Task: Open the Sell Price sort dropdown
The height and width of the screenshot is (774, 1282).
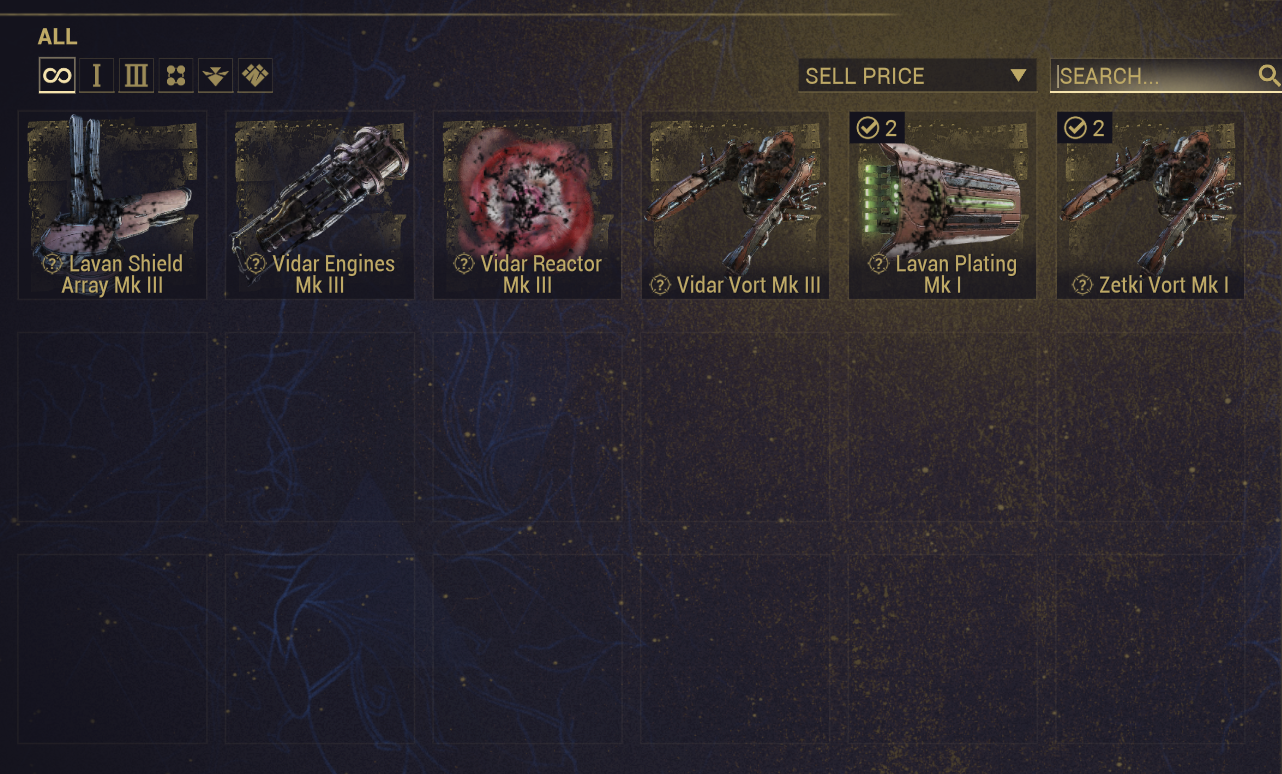Action: [x=916, y=76]
